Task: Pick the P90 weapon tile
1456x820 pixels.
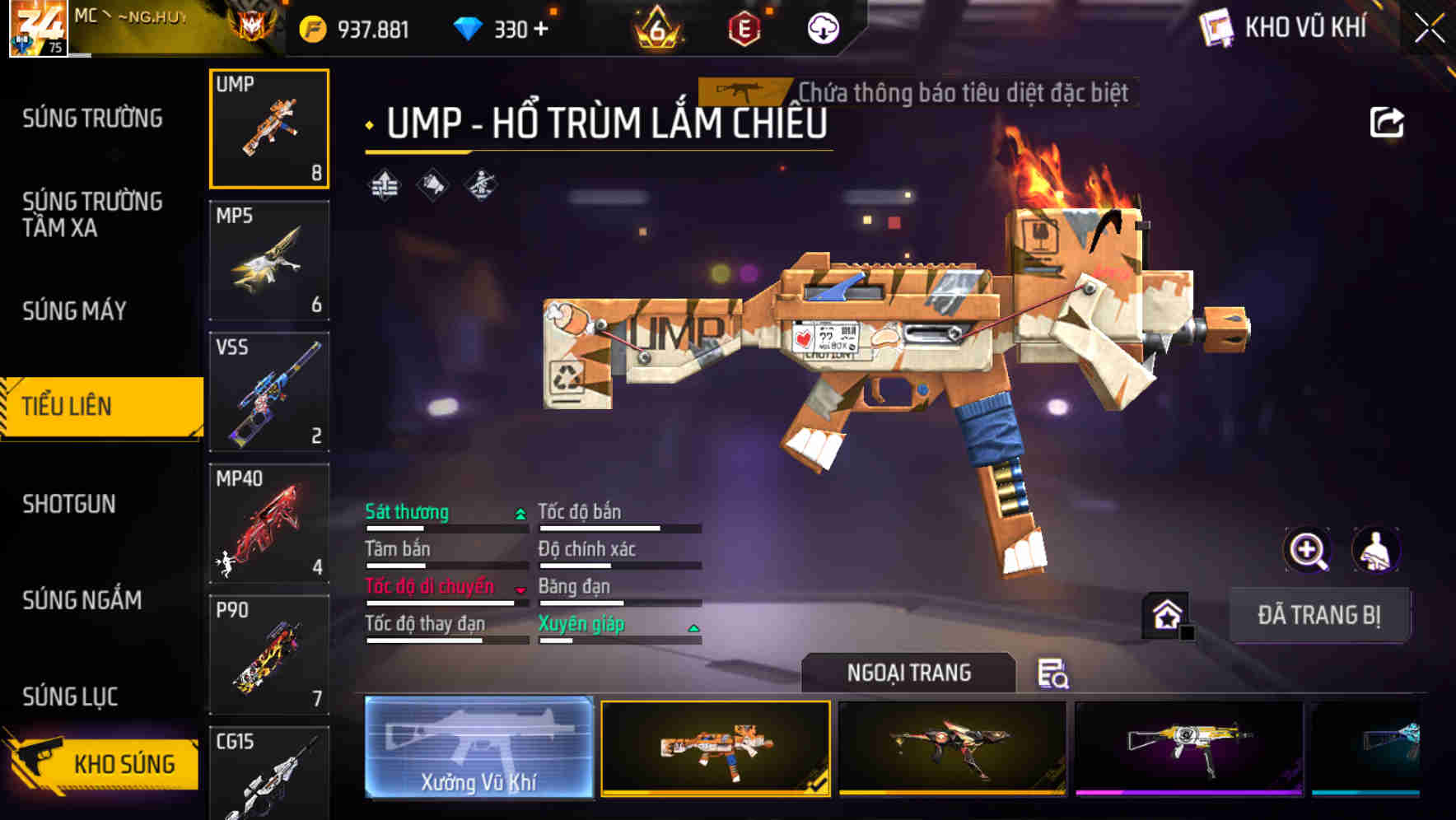Action: click(x=269, y=655)
